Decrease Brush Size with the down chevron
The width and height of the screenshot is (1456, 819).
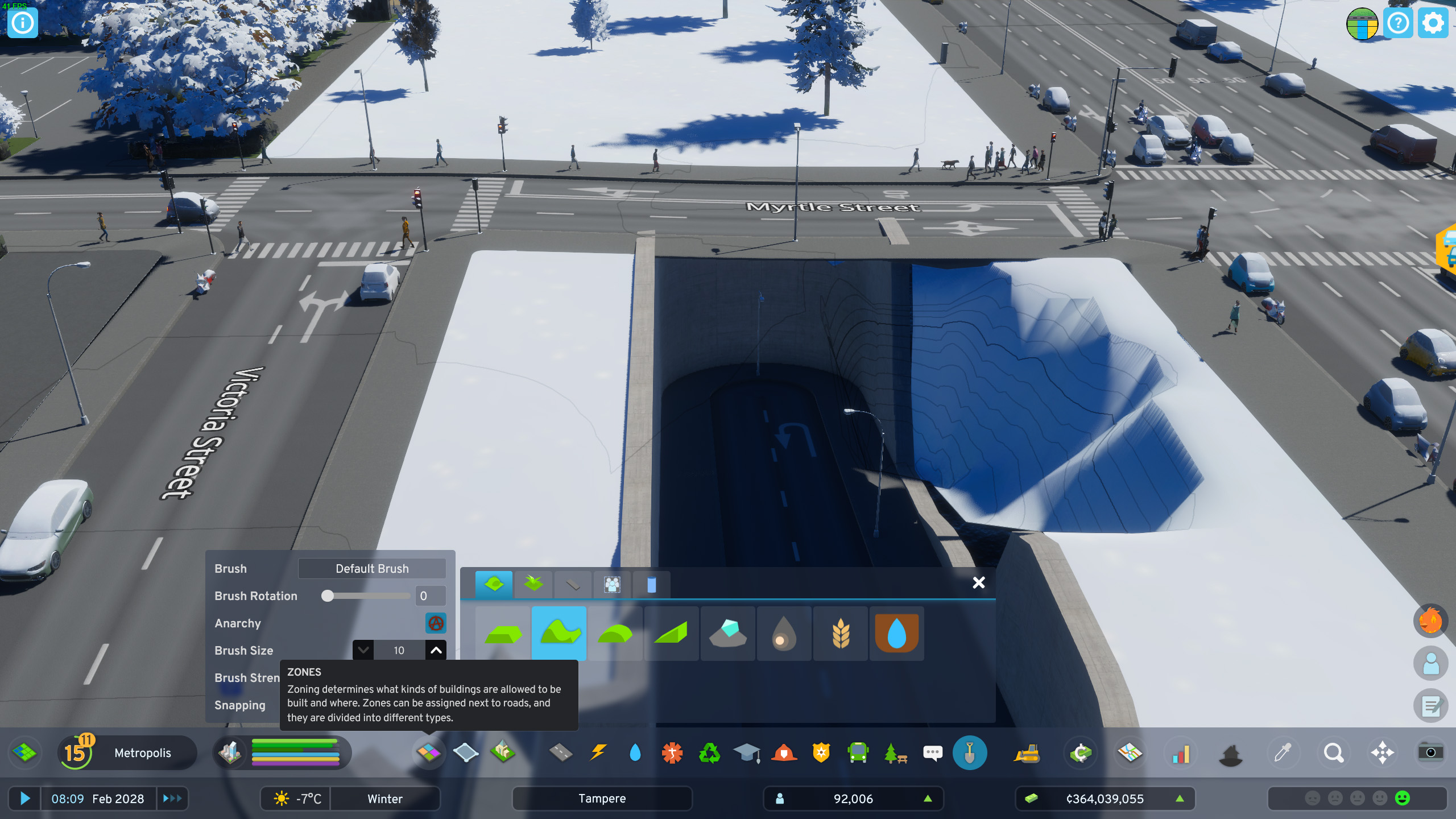pyautogui.click(x=363, y=650)
